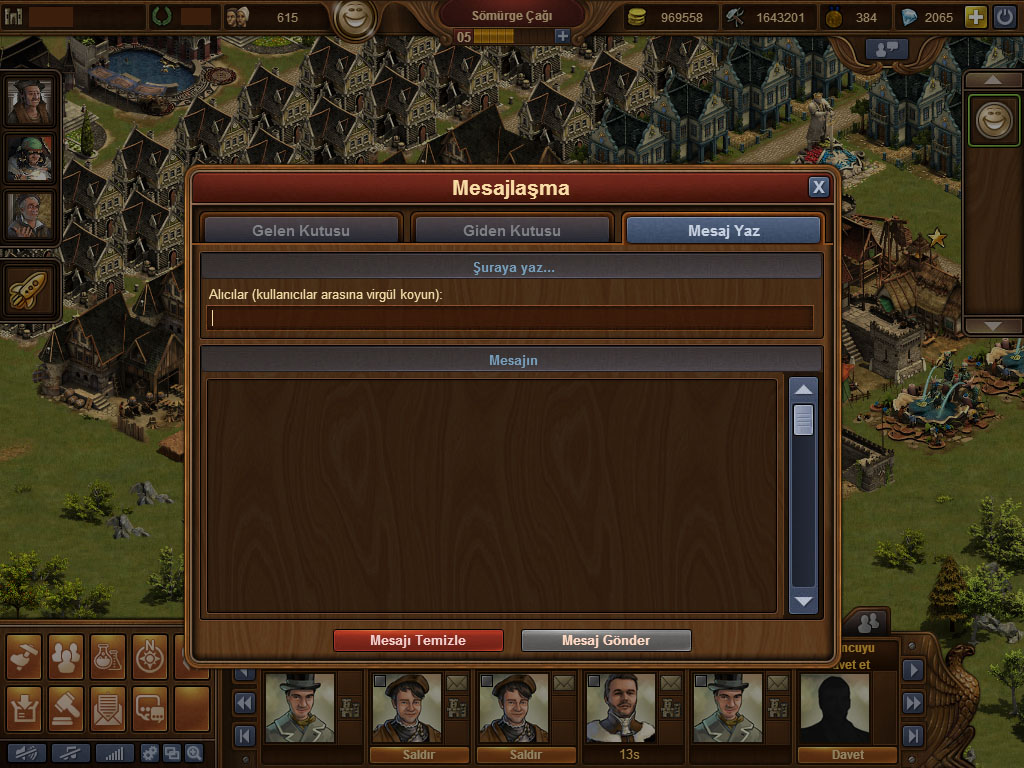
Task: Jump to the last page of players
Action: (x=912, y=736)
